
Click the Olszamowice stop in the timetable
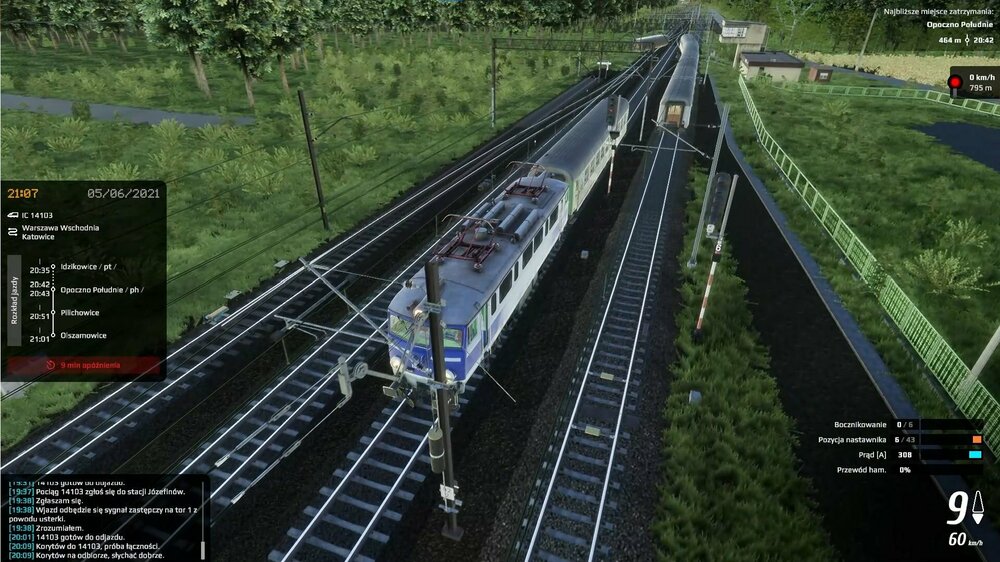click(x=83, y=336)
